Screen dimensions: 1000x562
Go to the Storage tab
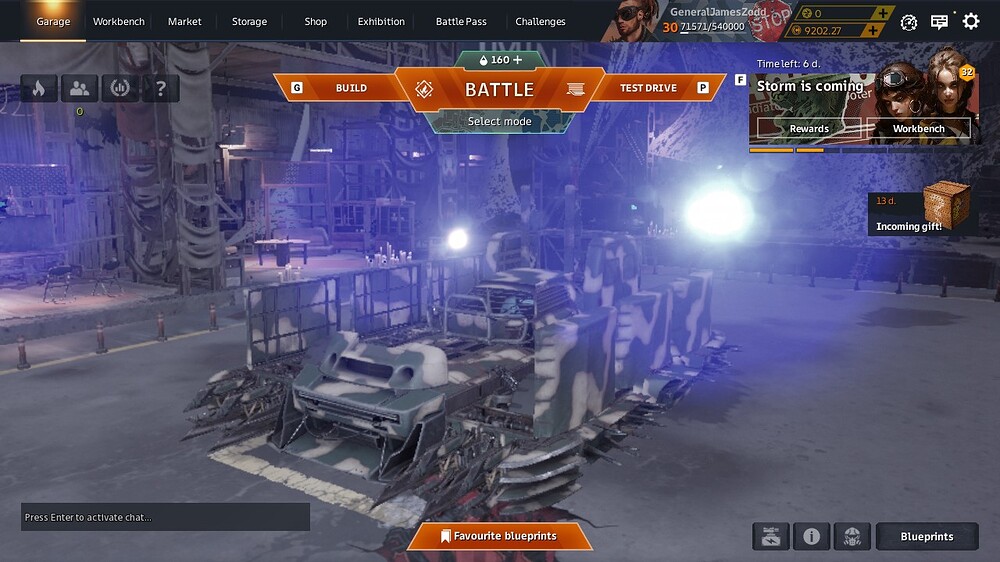[x=249, y=21]
